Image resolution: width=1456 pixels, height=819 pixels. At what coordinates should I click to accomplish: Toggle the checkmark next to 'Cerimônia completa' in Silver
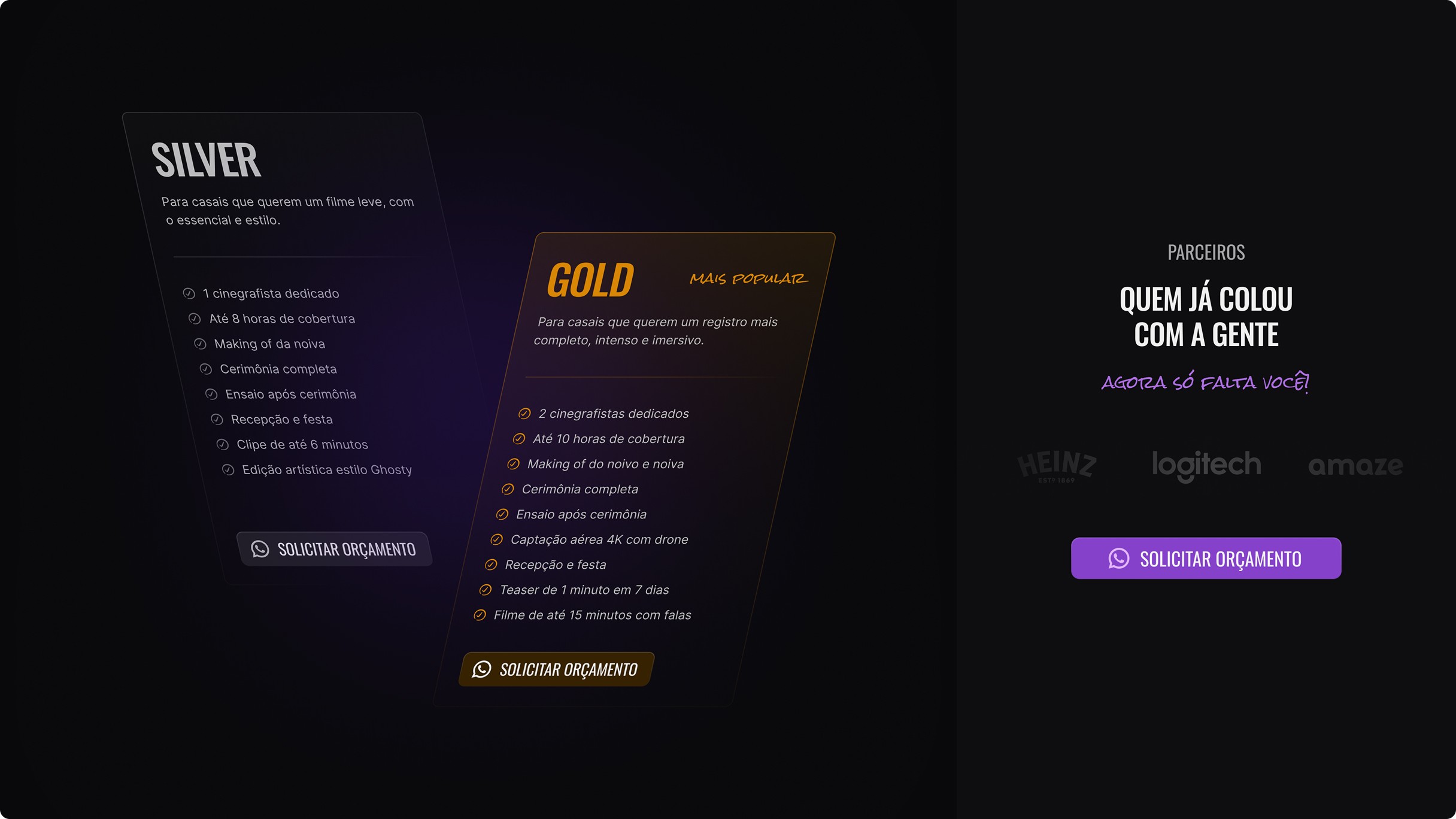pyautogui.click(x=207, y=369)
